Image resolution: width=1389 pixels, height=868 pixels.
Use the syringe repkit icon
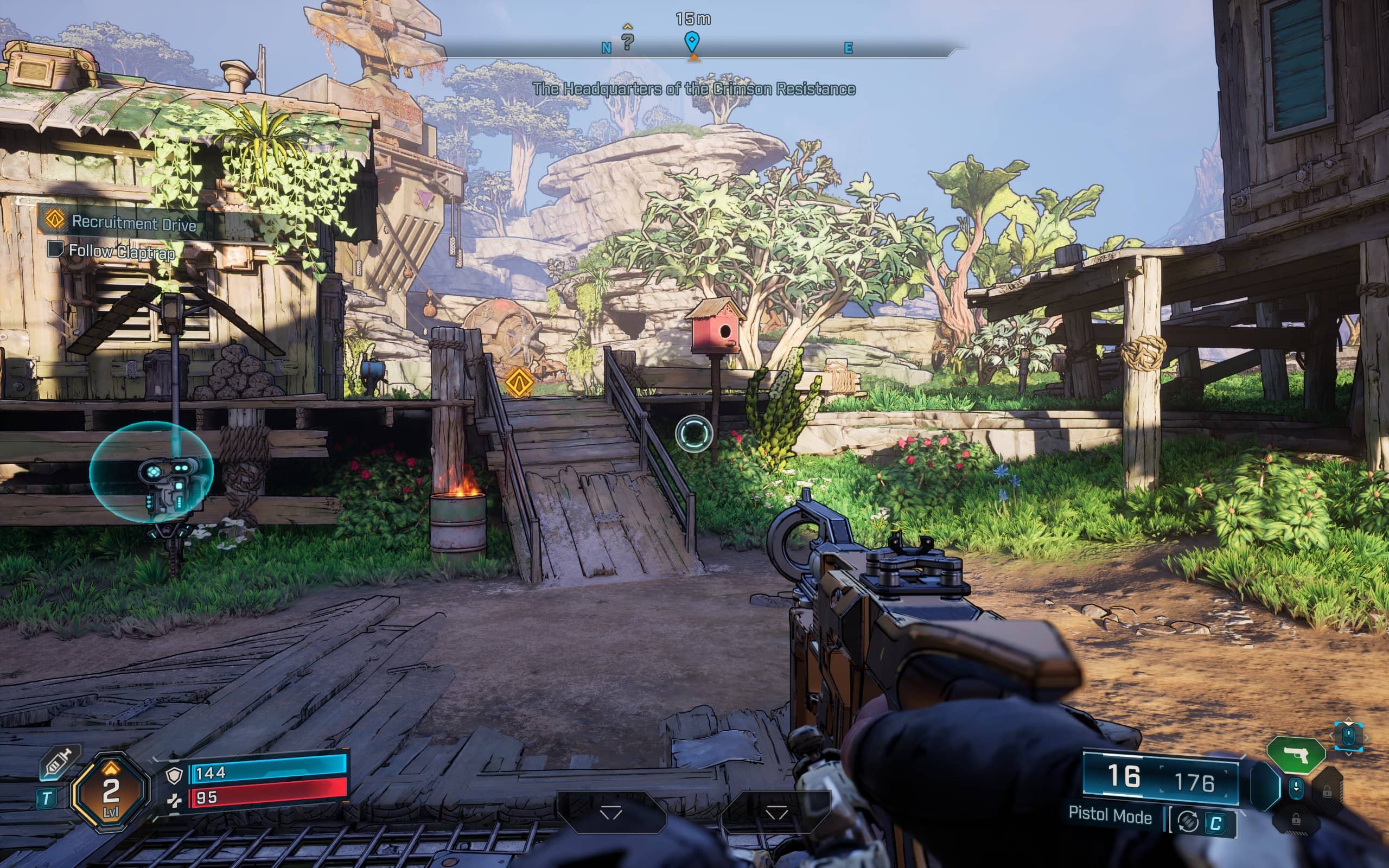tap(60, 763)
